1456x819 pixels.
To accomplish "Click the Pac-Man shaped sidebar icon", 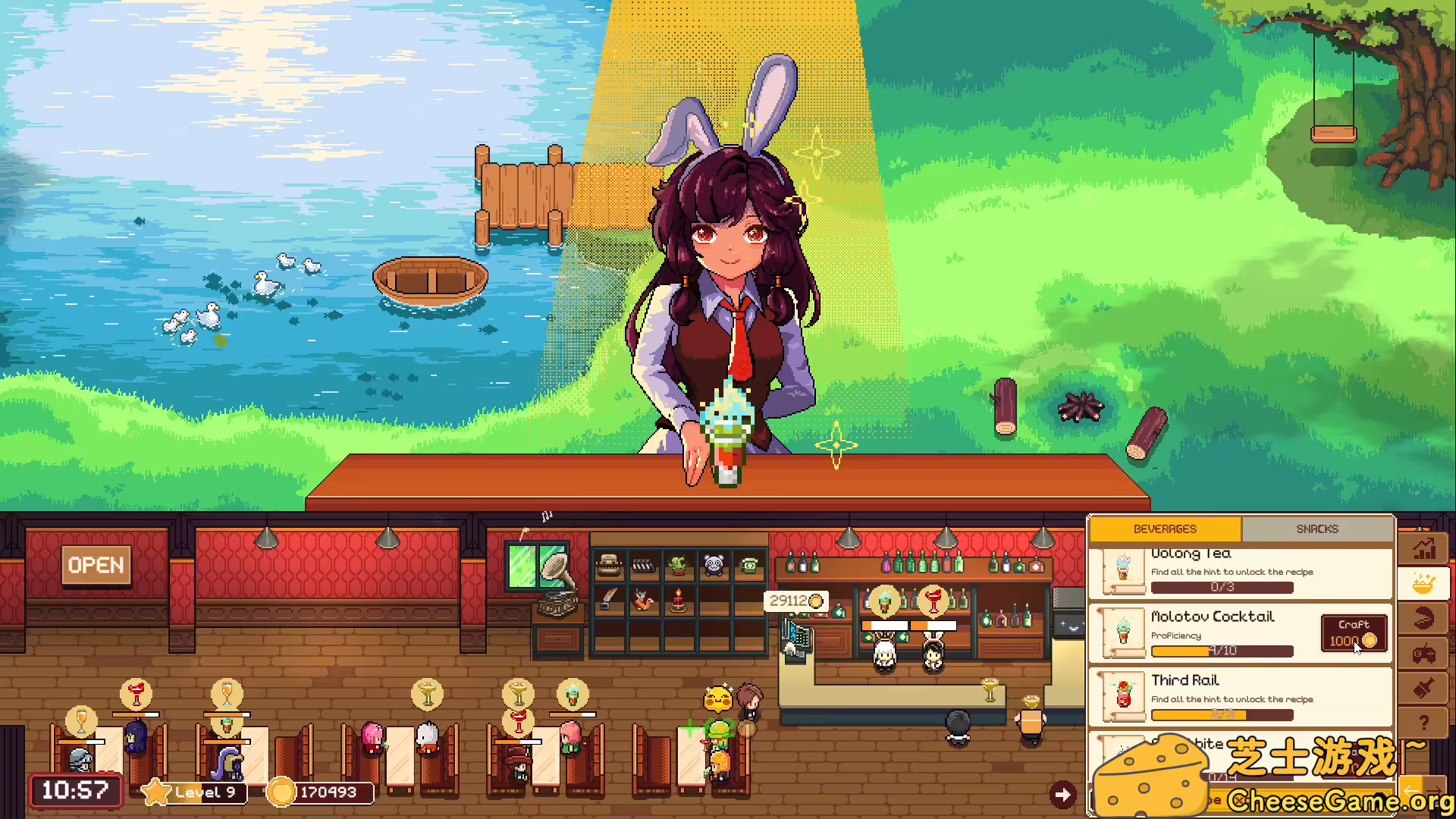I will 1423,617.
